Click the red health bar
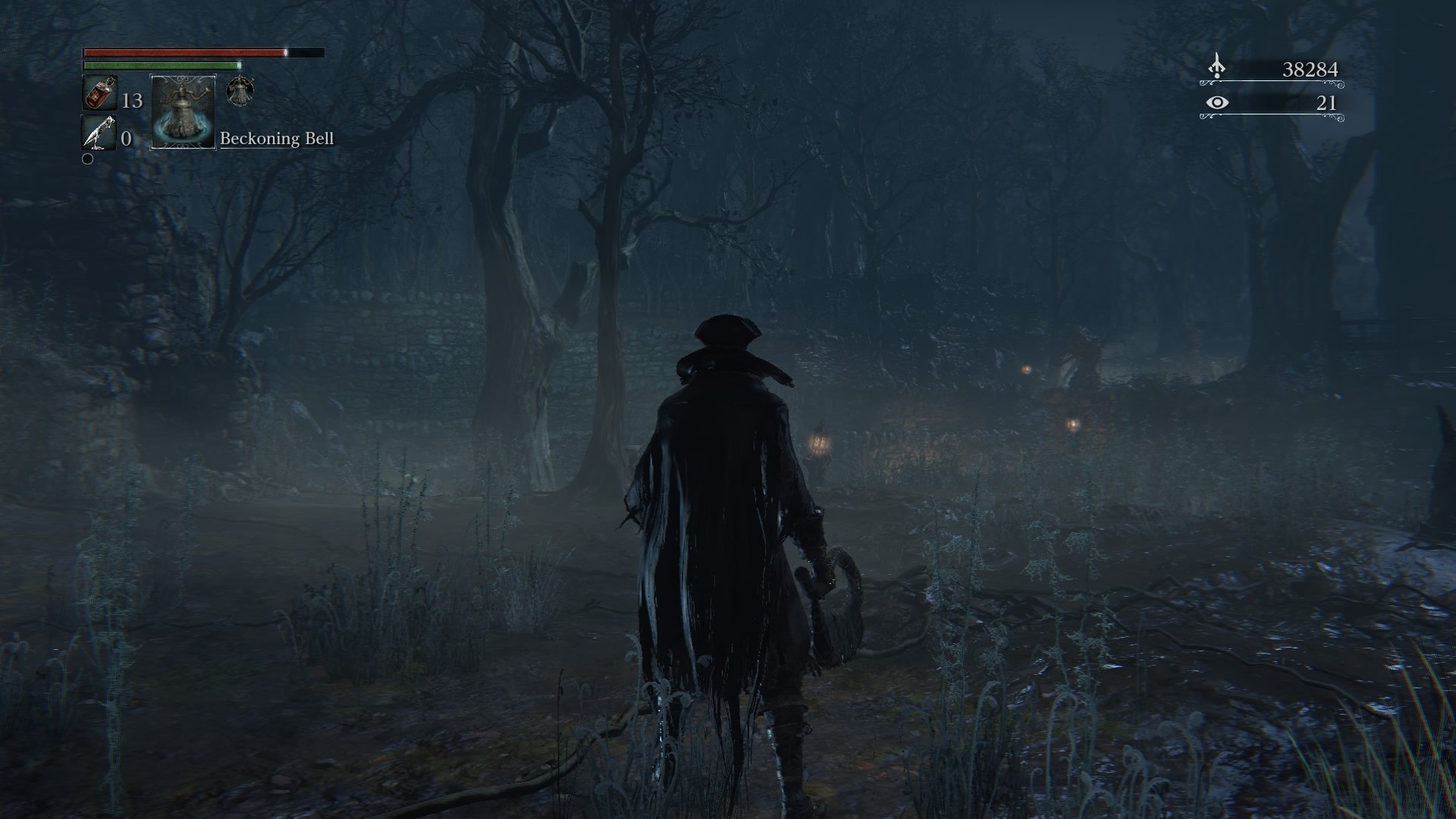This screenshot has height=819, width=1456. point(182,53)
